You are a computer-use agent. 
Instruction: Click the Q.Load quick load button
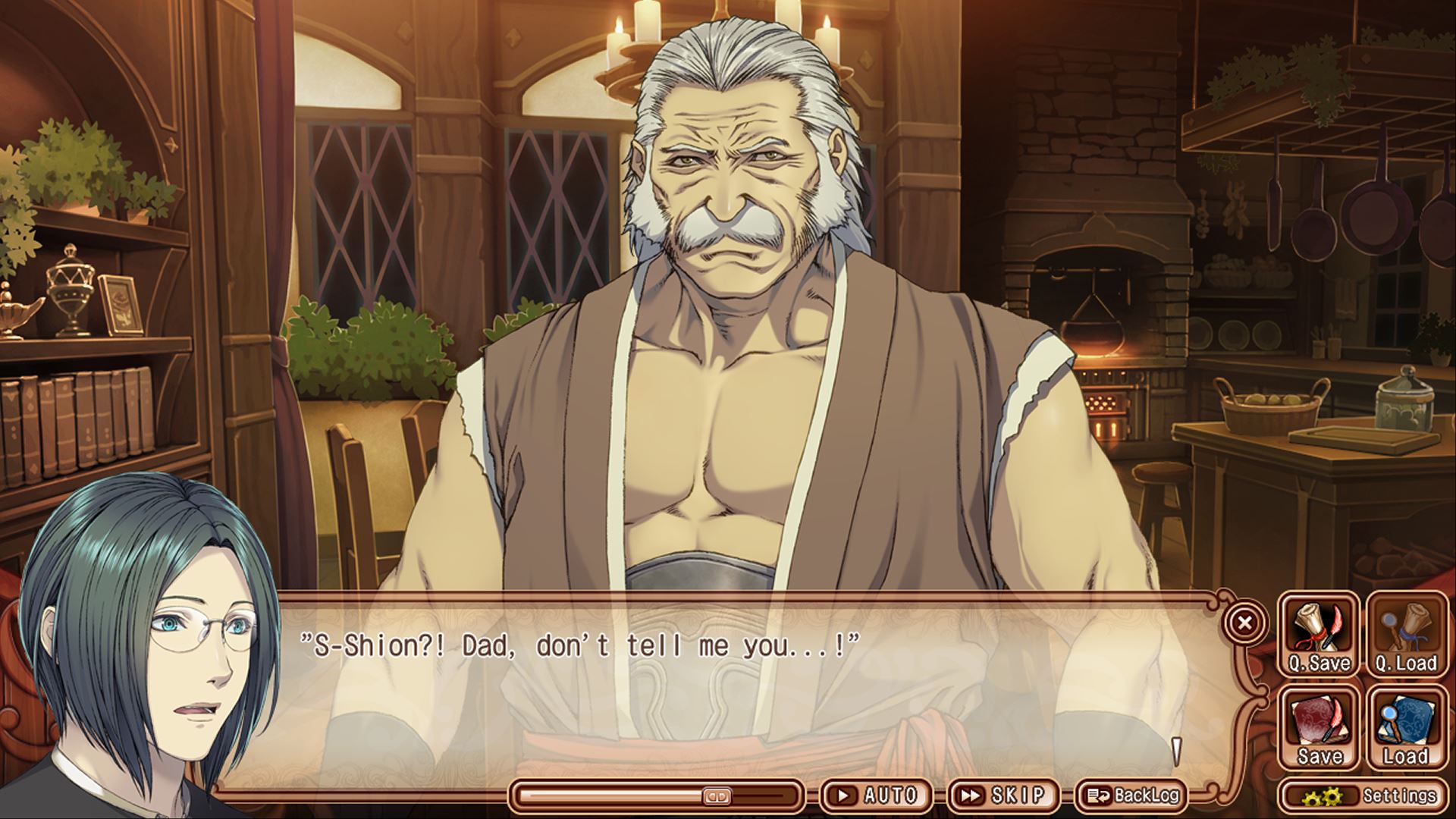1405,635
